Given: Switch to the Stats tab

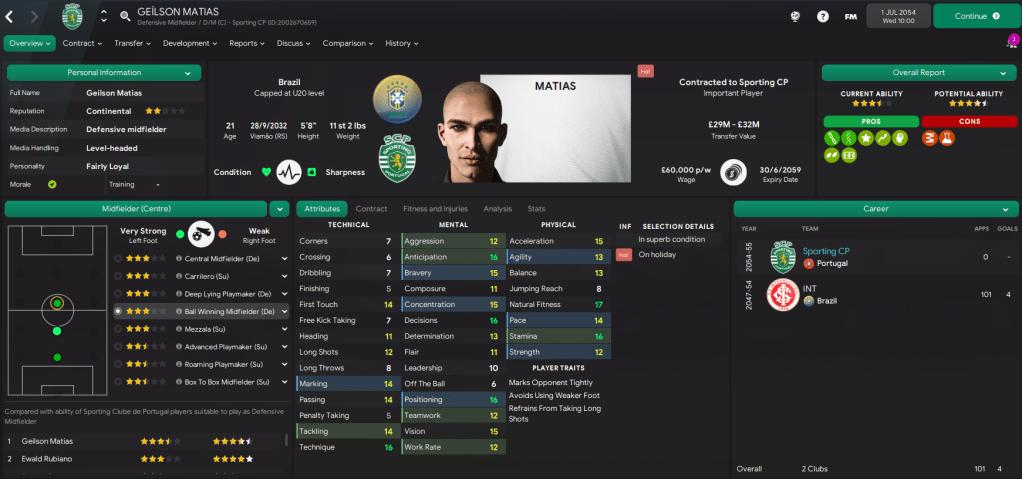Looking at the screenshot, I should (x=536, y=209).
